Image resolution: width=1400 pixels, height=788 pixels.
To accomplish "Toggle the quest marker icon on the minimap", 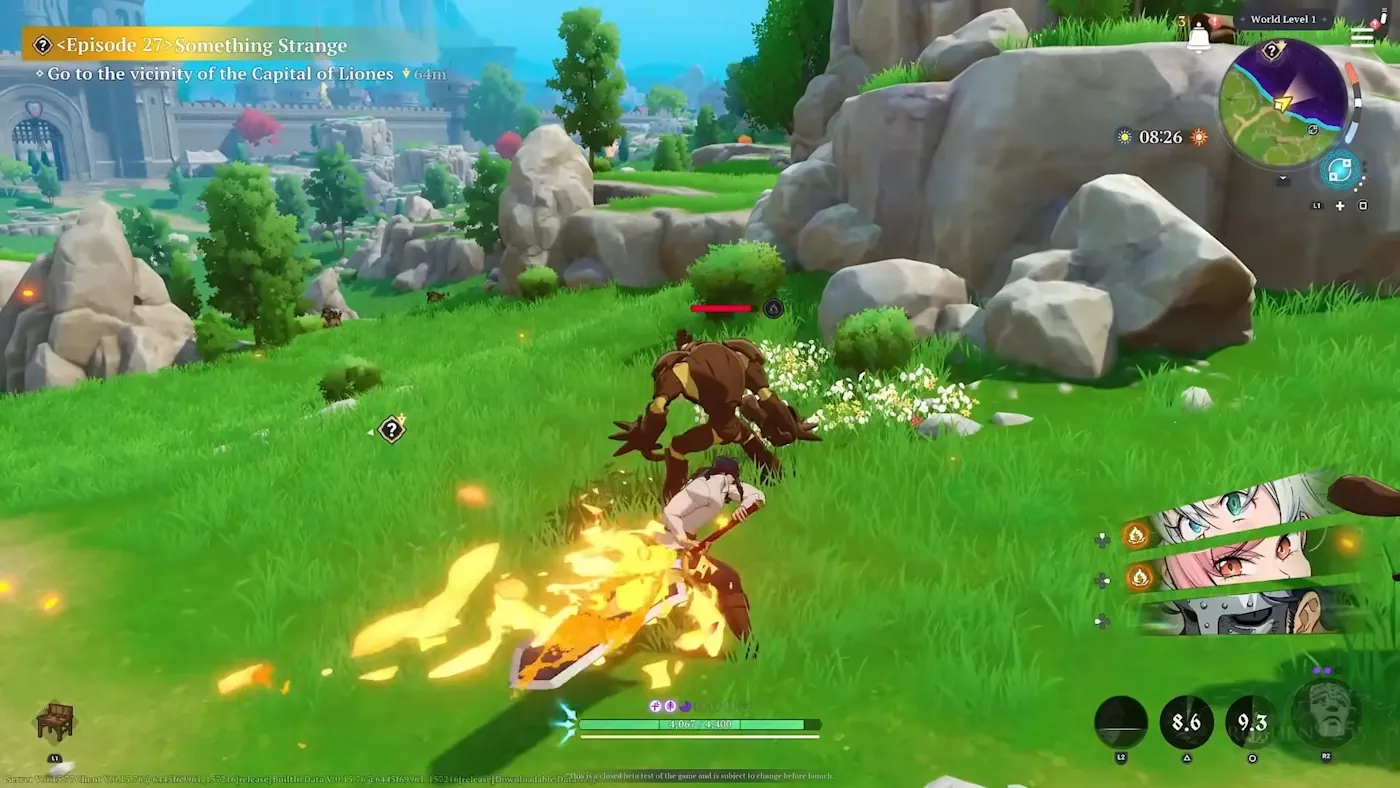I will tap(1271, 50).
